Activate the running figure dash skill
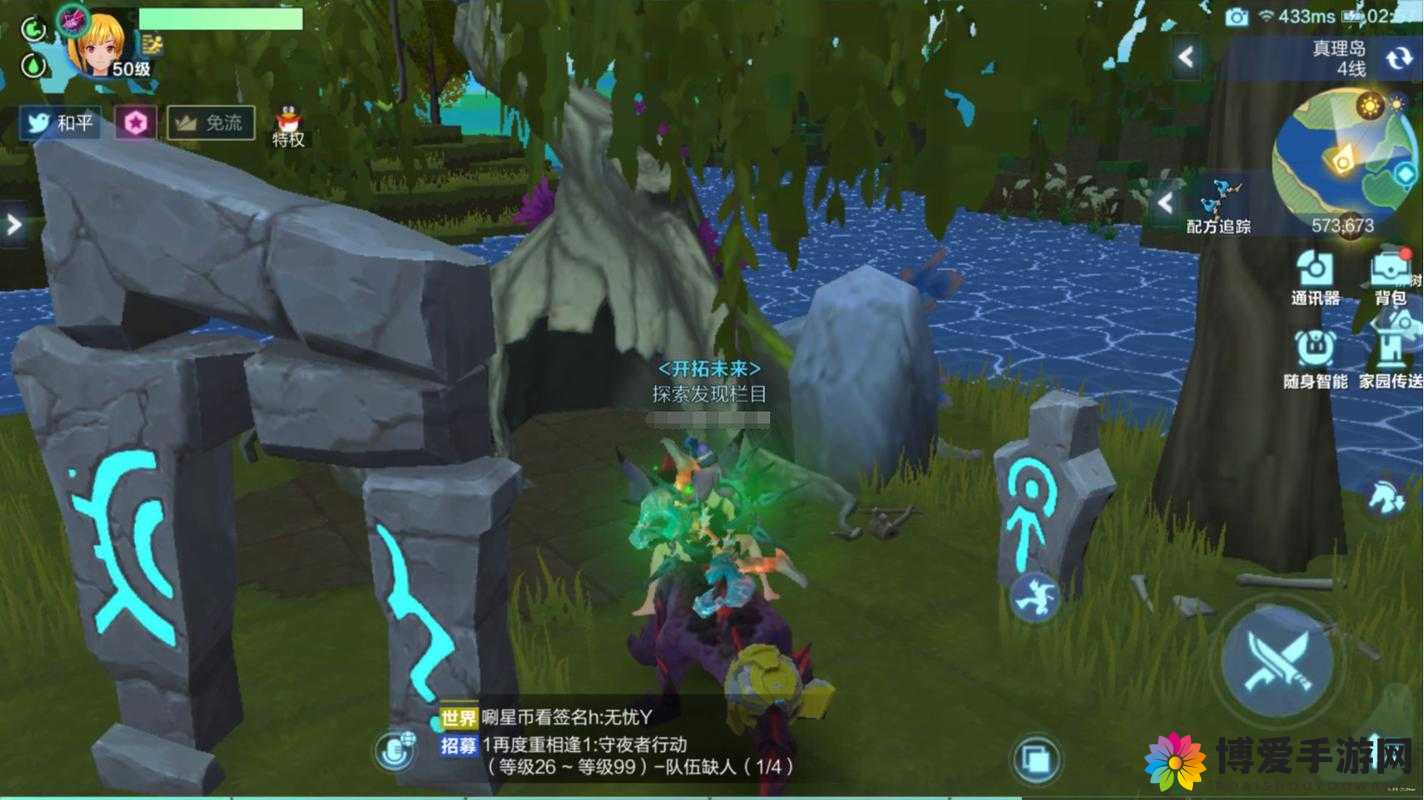 pos(1035,597)
